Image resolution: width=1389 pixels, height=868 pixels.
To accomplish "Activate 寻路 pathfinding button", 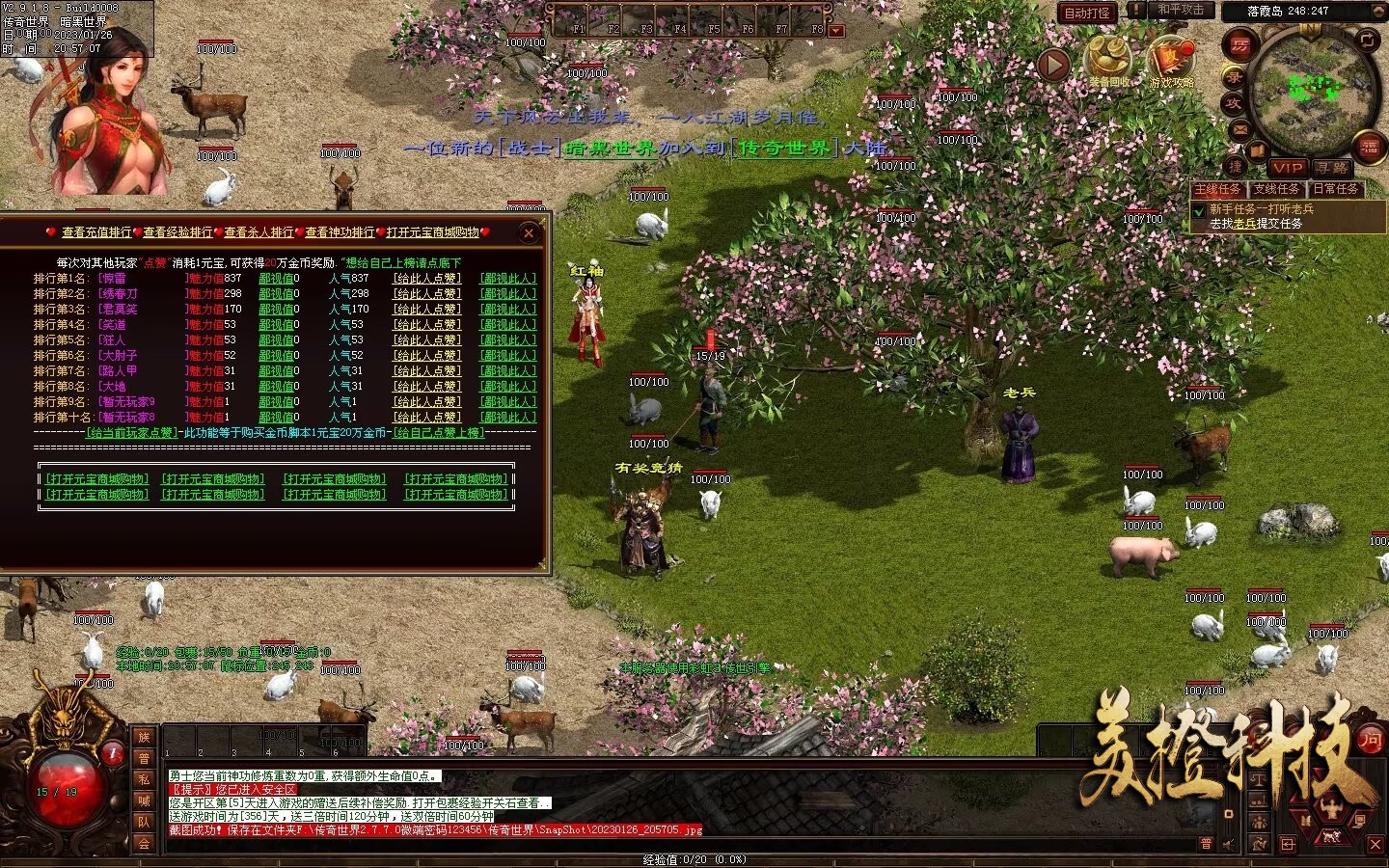I will pos(1332,168).
